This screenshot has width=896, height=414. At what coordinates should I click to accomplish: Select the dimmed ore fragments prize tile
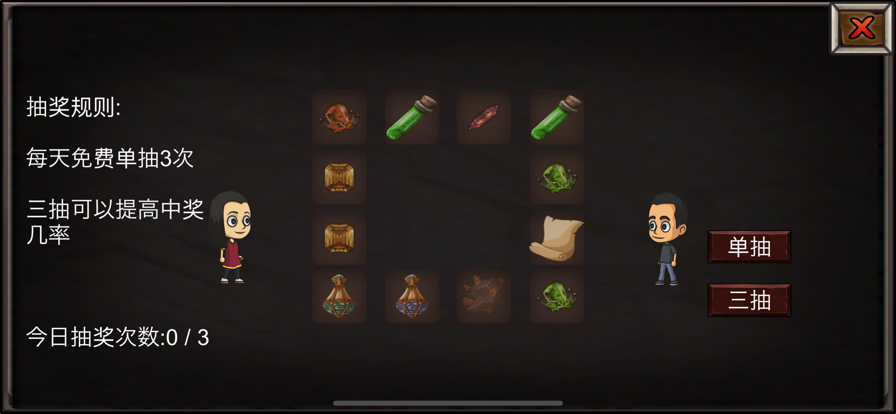point(484,297)
